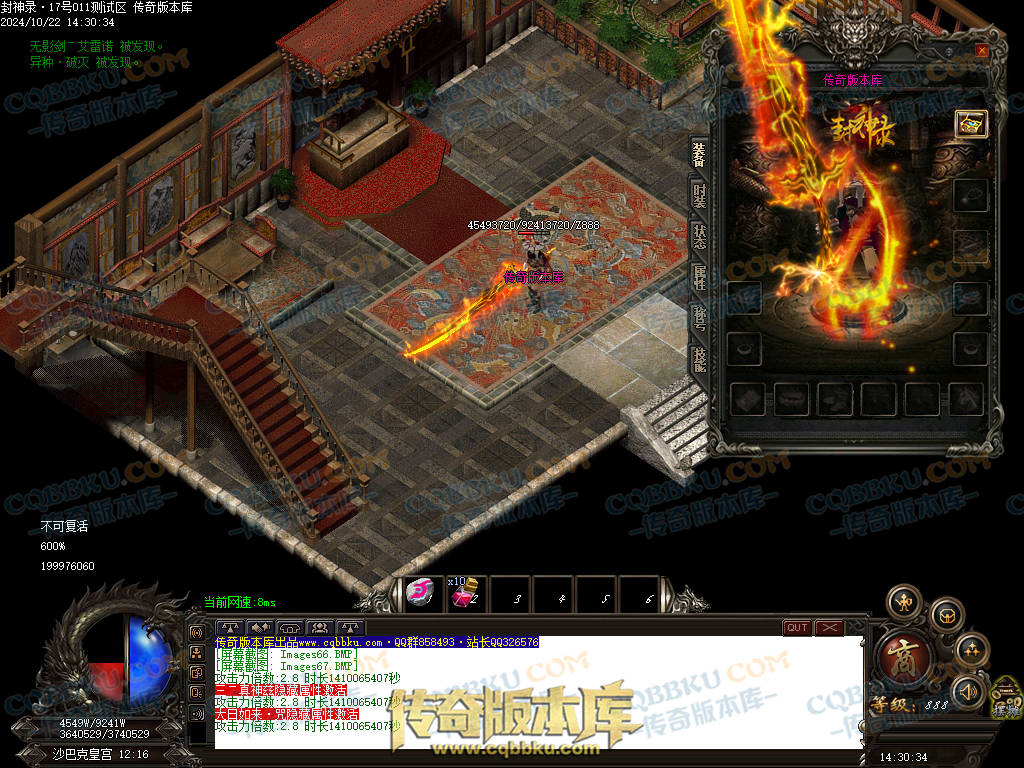Open the 时装 fashion tab

coord(699,197)
